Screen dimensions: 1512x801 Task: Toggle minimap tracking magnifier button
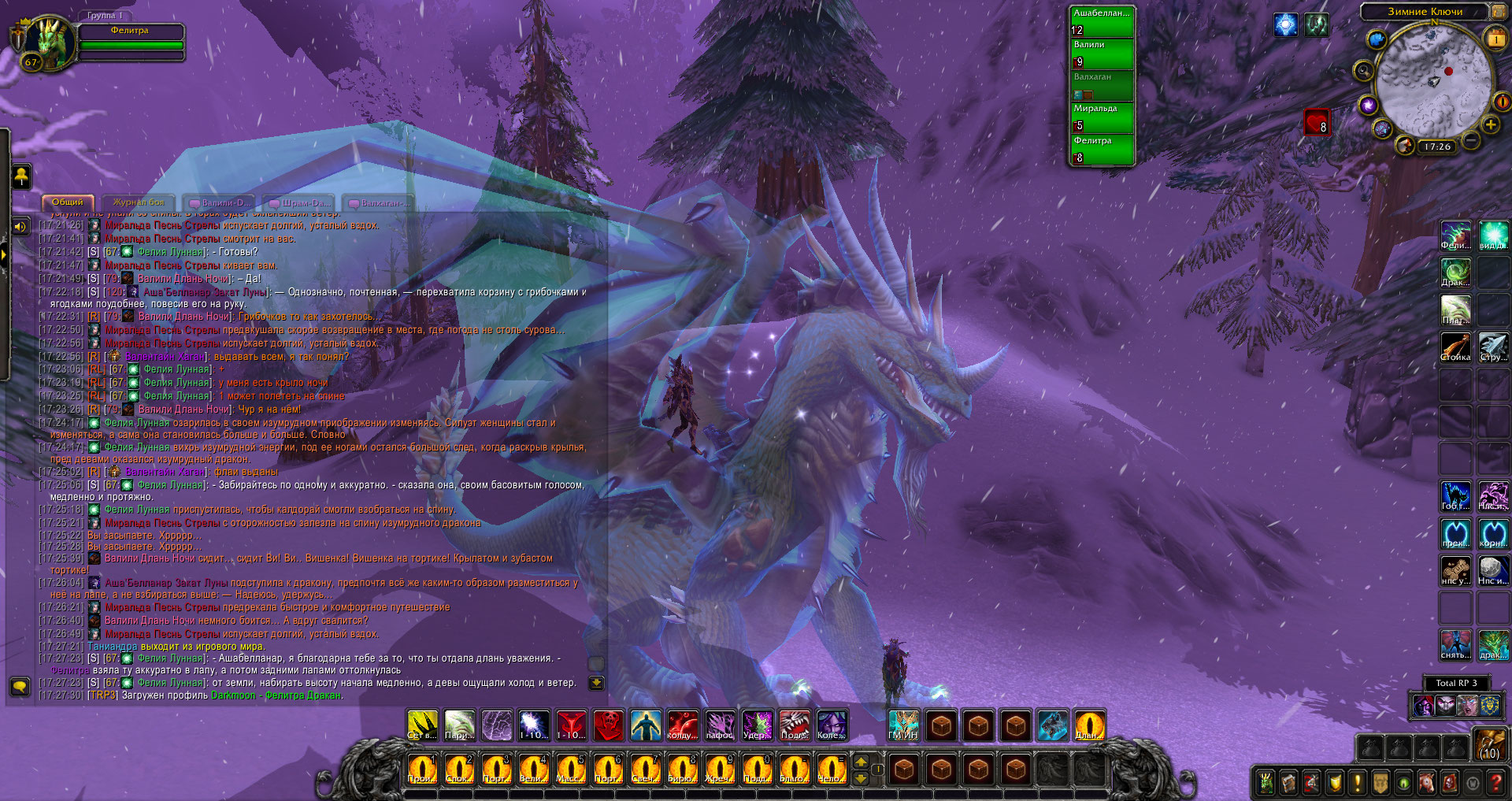point(1363,72)
